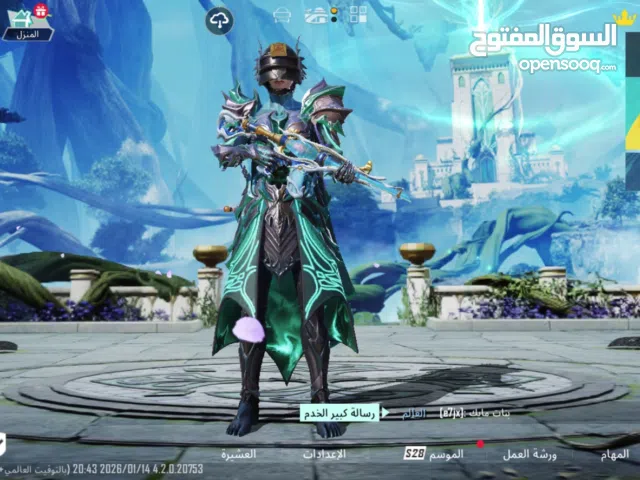The image size is (640, 480).
Task: Open الإعدادات (Settings)
Action: [324, 453]
